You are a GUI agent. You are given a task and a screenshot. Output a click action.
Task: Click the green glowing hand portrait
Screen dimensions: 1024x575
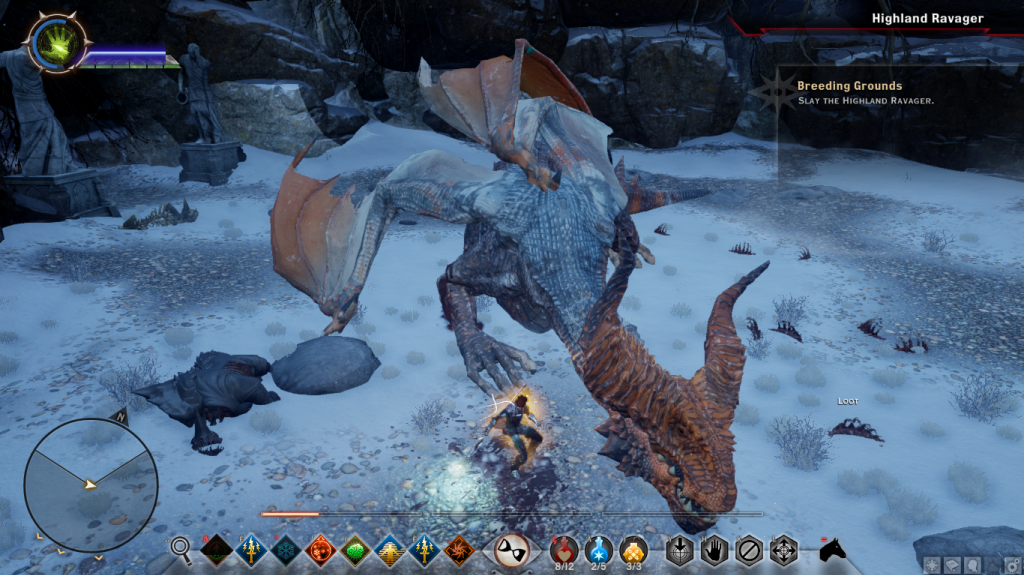[x=56, y=42]
